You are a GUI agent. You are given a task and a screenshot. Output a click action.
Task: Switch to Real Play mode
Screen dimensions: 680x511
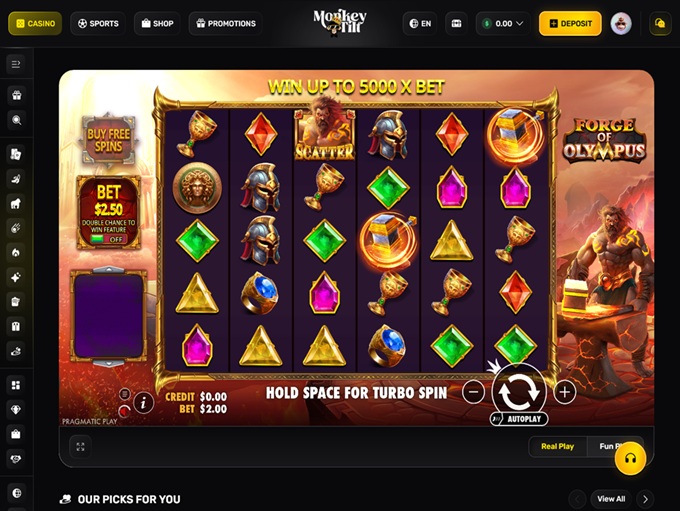(x=557, y=446)
